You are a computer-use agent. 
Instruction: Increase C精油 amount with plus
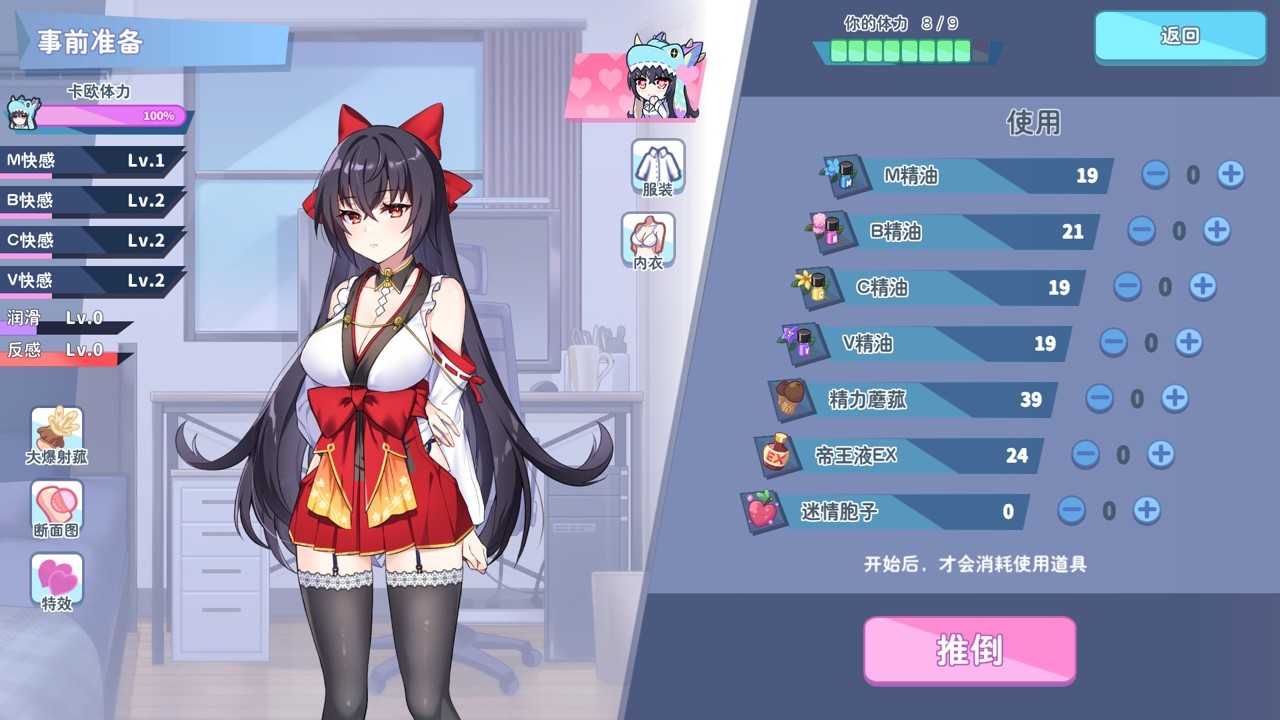pos(1202,287)
